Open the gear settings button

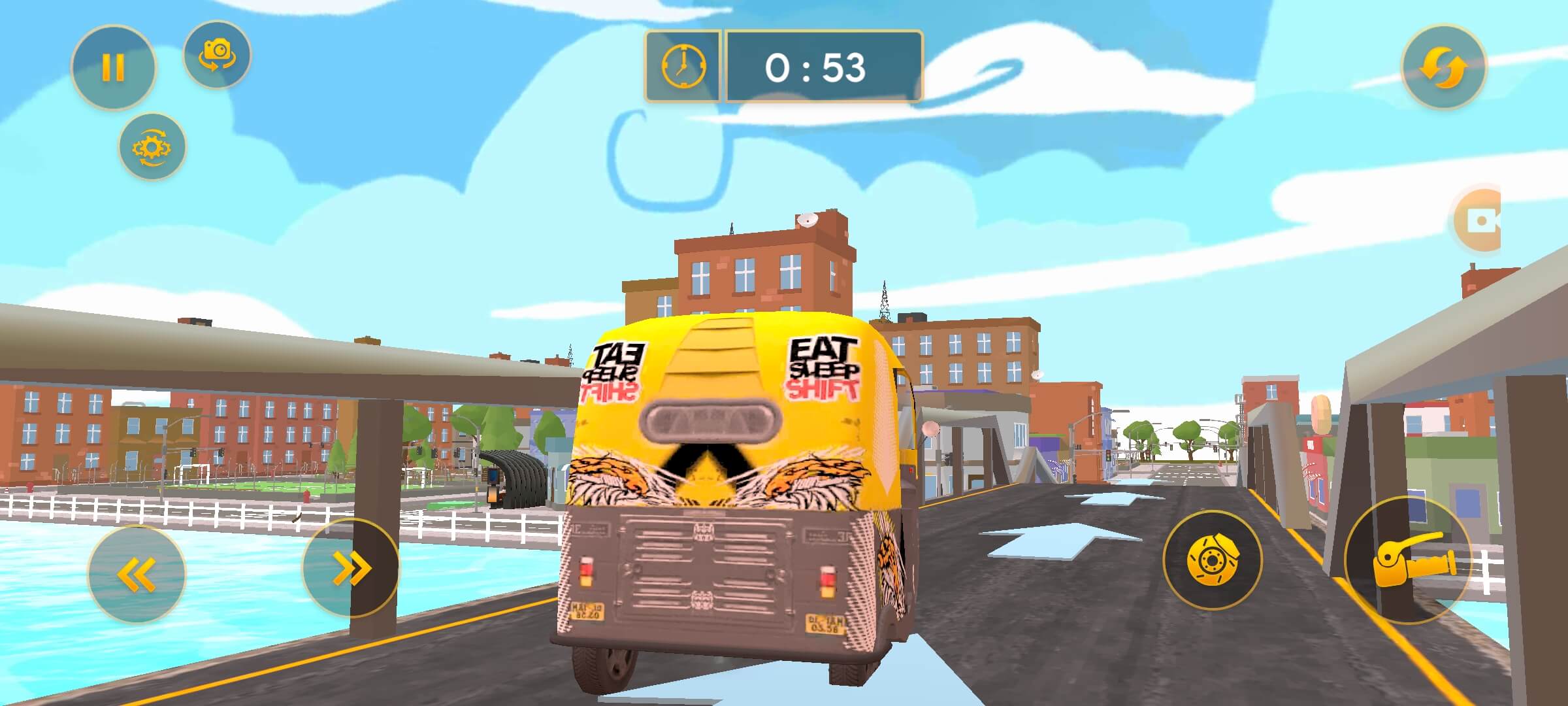152,147
